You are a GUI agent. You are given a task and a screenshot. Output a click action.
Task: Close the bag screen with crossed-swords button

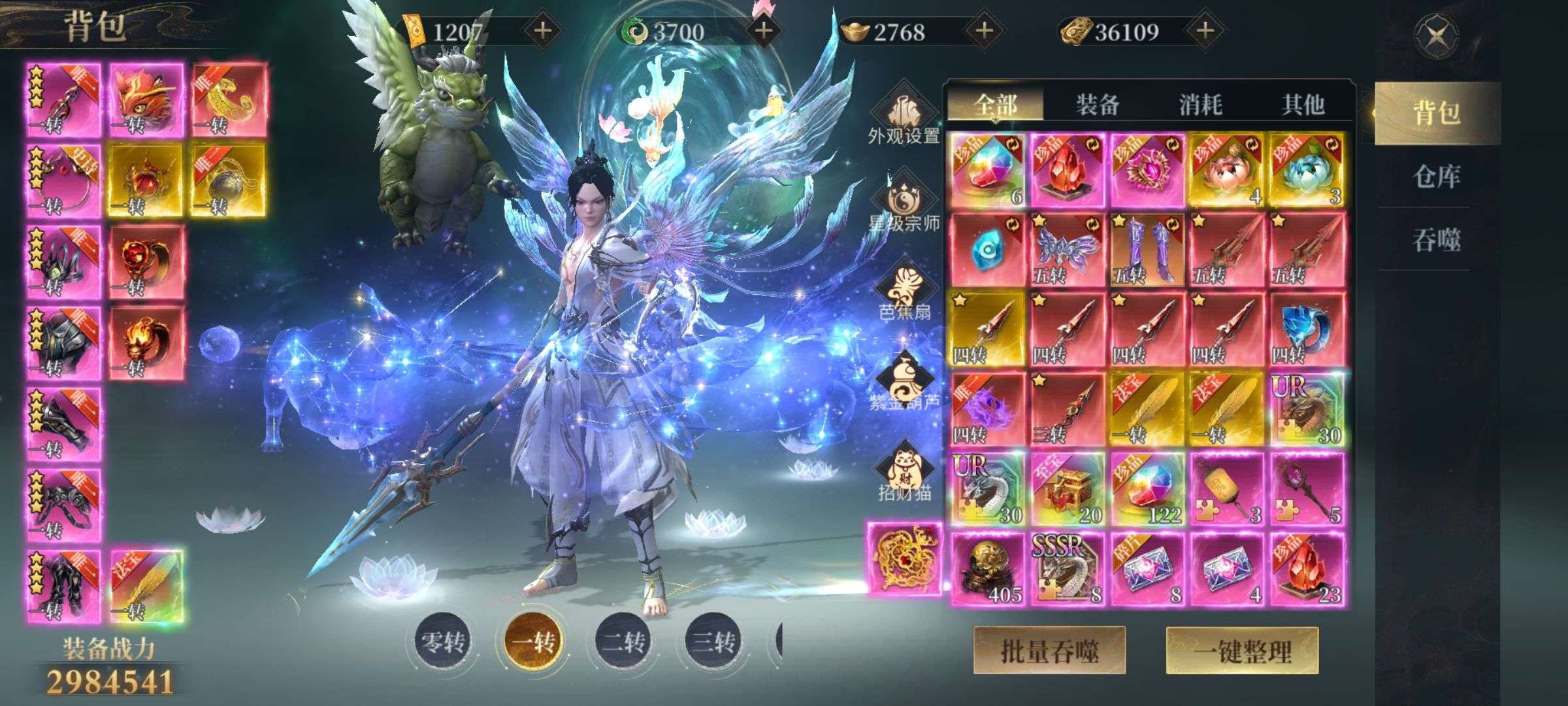(1436, 34)
